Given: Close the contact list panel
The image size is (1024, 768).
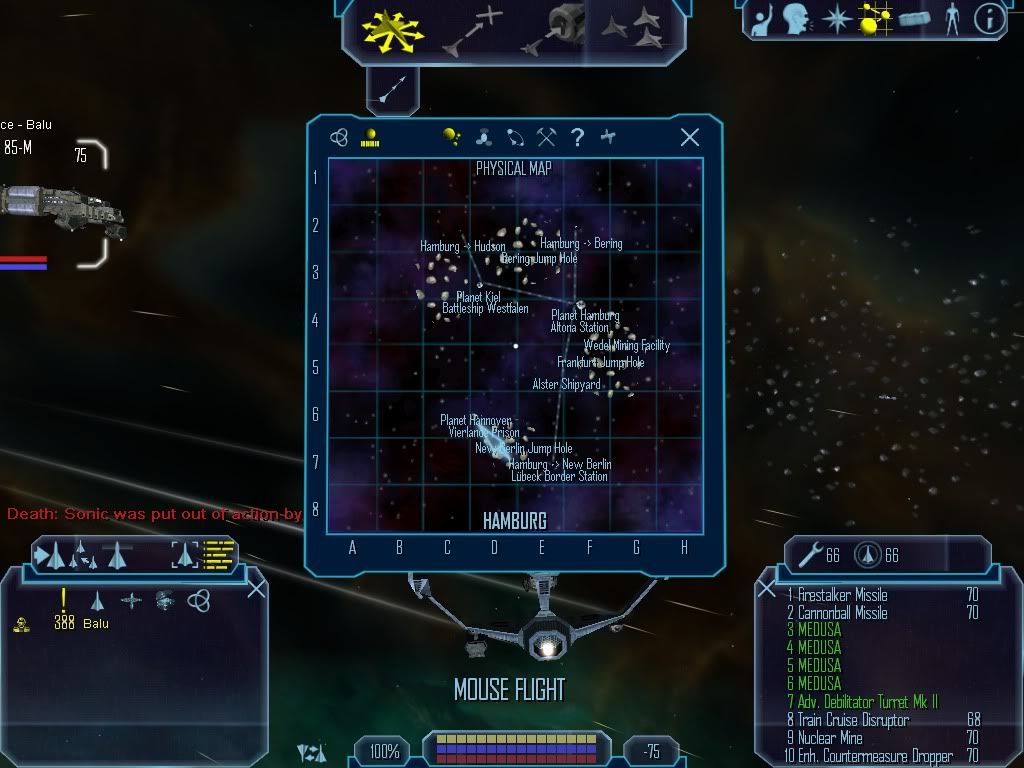Looking at the screenshot, I should (x=256, y=588).
